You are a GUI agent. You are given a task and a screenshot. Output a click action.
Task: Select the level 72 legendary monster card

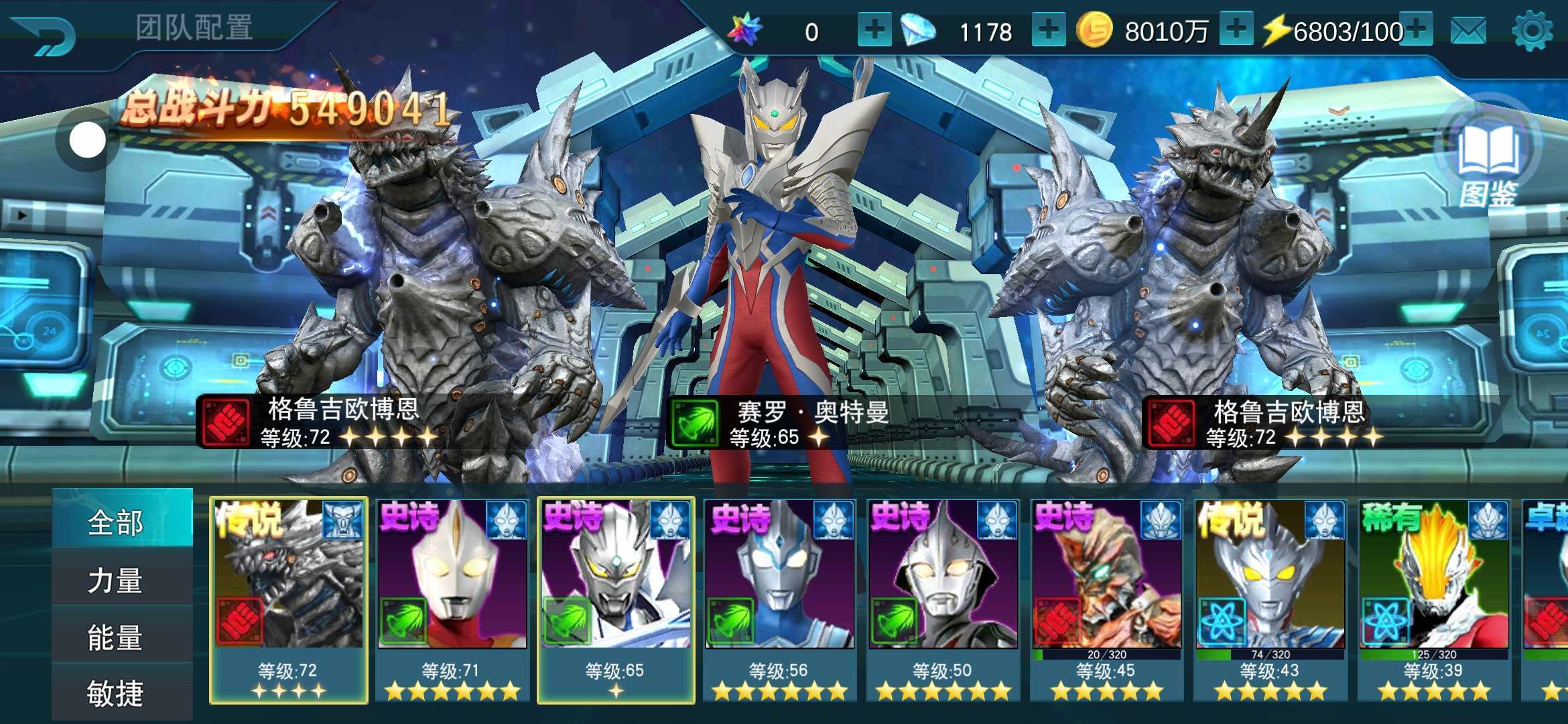click(x=289, y=599)
